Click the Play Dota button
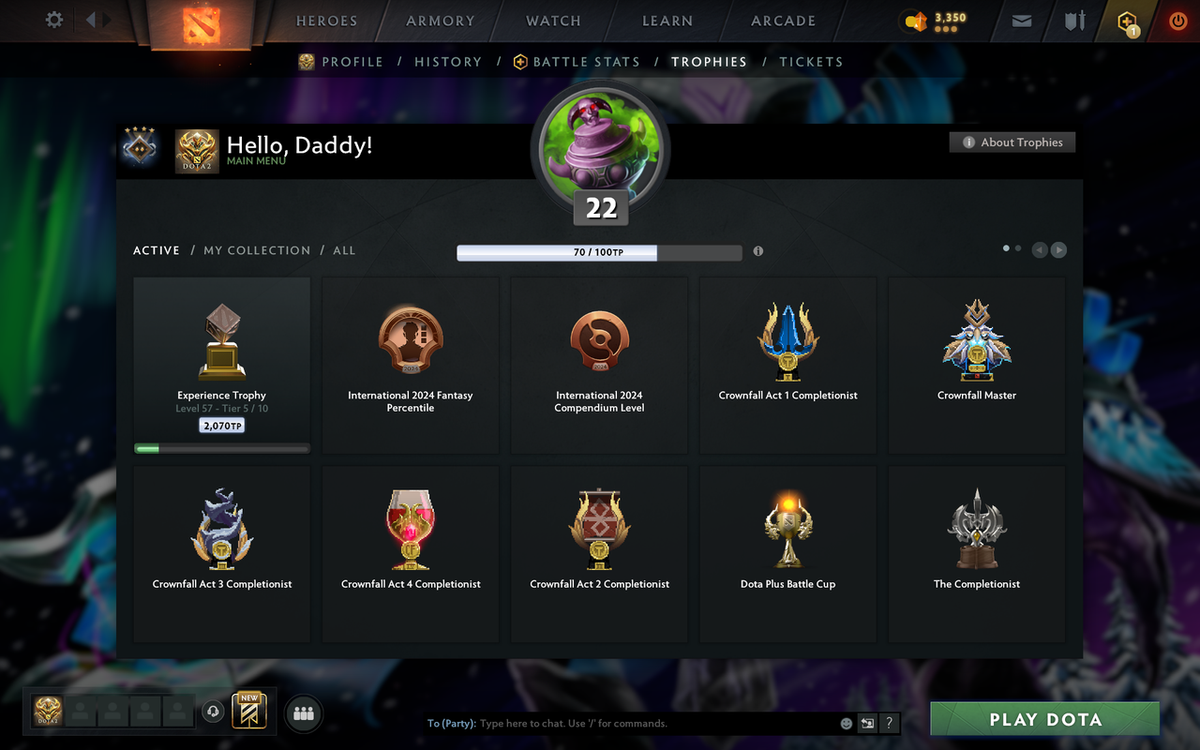This screenshot has width=1200, height=750. click(x=1045, y=719)
